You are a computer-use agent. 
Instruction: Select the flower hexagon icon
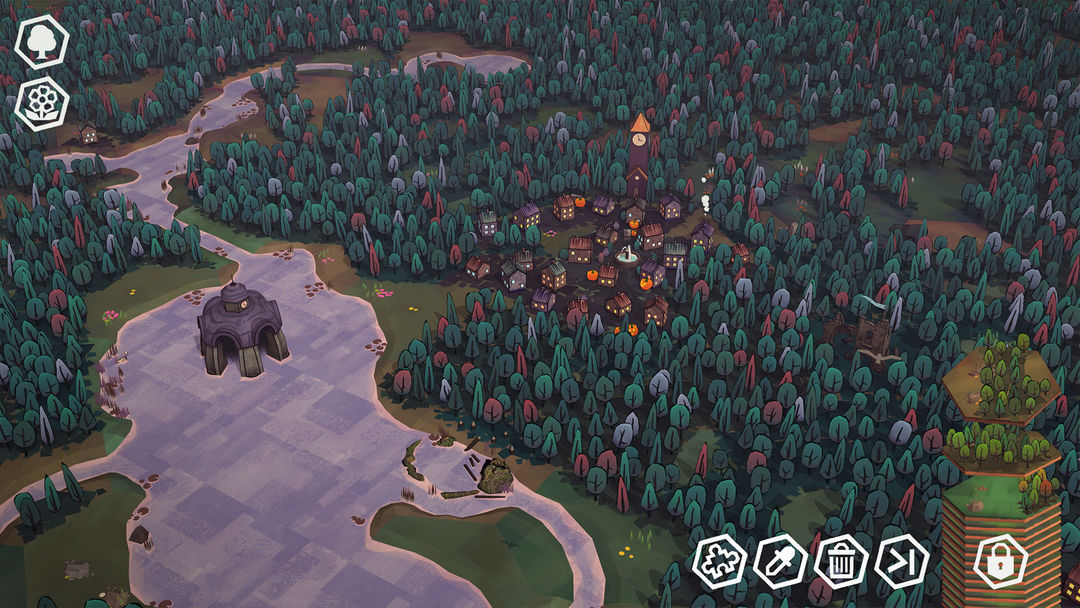point(41,102)
